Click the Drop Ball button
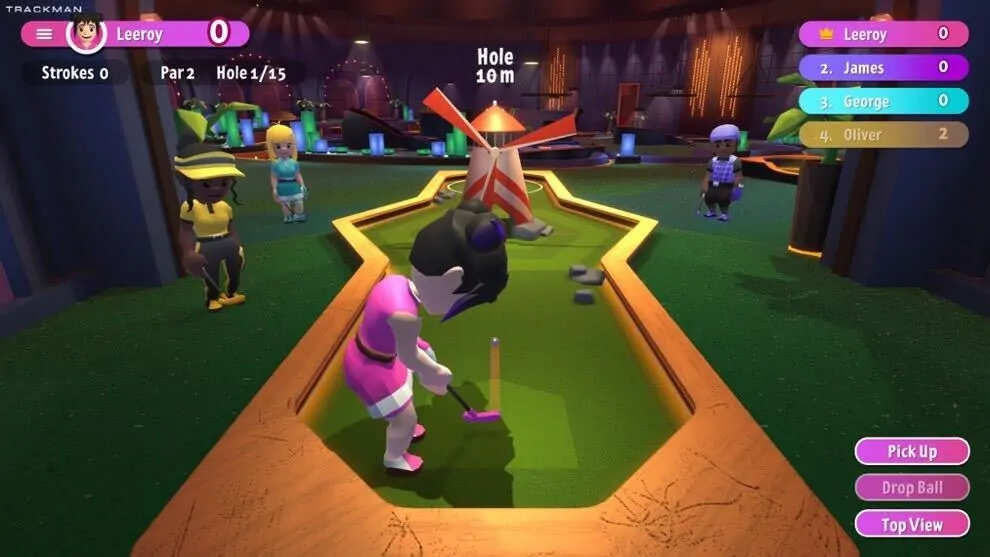This screenshot has width=990, height=557. coord(911,487)
